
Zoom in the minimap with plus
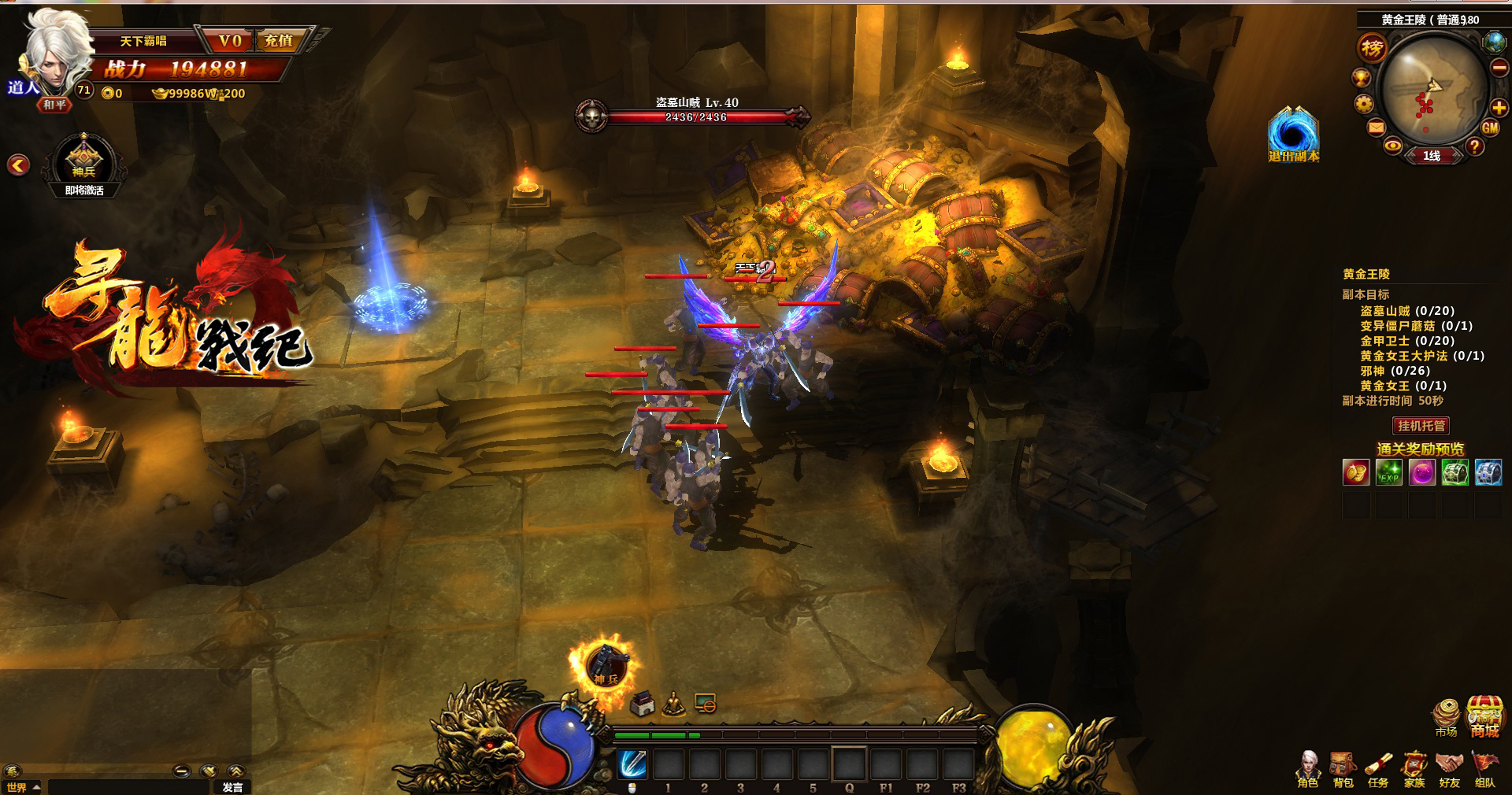pyautogui.click(x=1499, y=108)
